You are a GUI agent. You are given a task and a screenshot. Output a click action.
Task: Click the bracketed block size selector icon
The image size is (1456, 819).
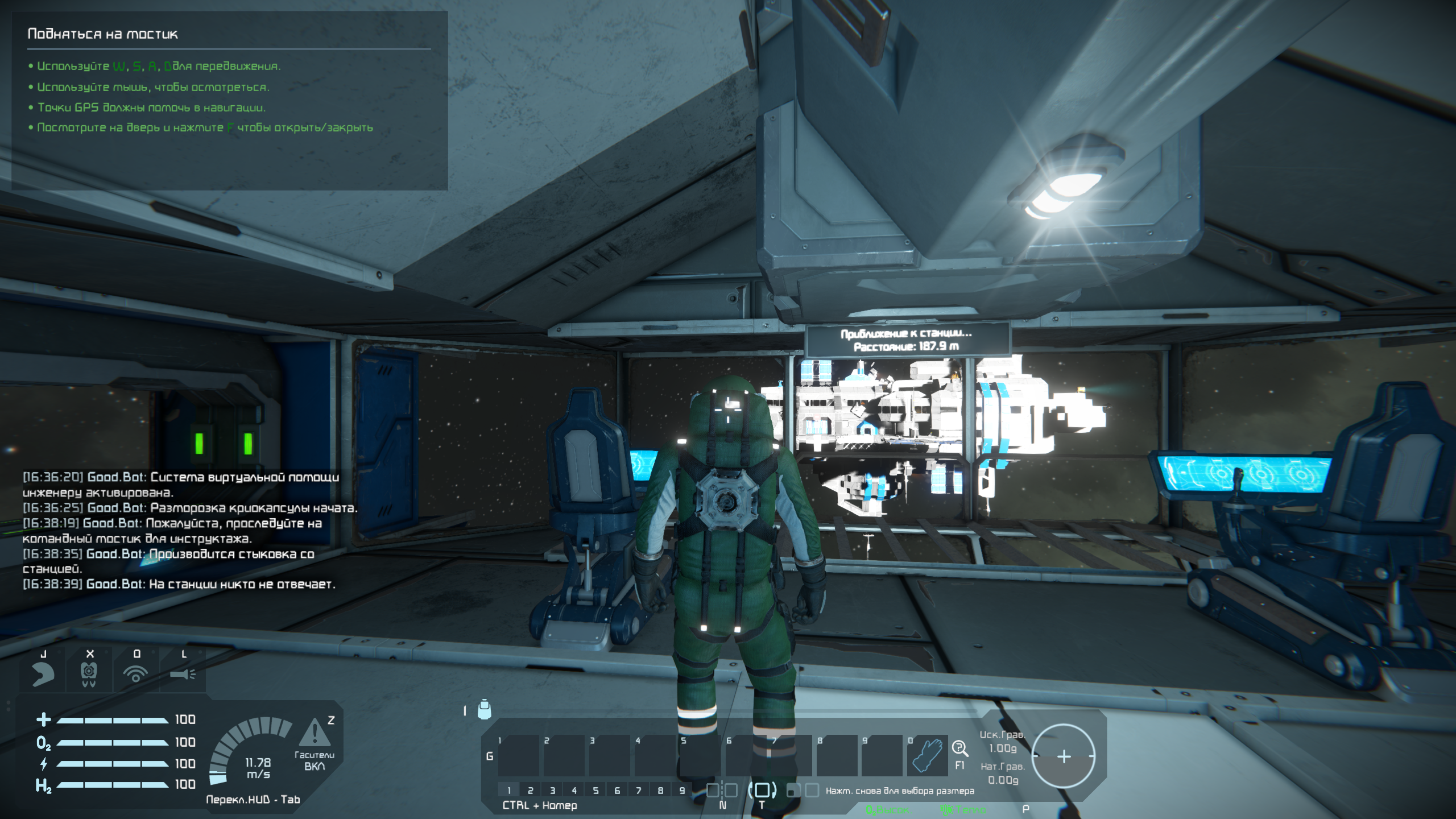point(762,790)
